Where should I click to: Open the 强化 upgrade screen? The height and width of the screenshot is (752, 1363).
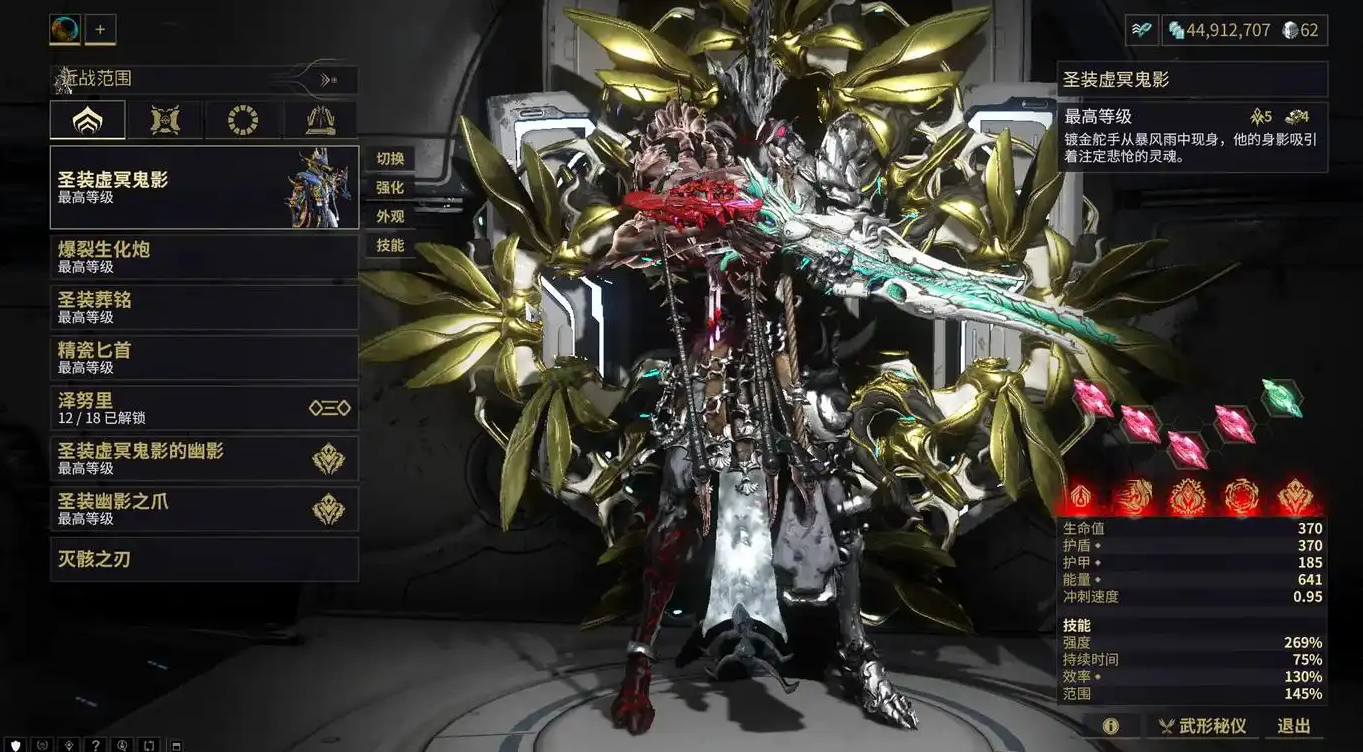390,188
